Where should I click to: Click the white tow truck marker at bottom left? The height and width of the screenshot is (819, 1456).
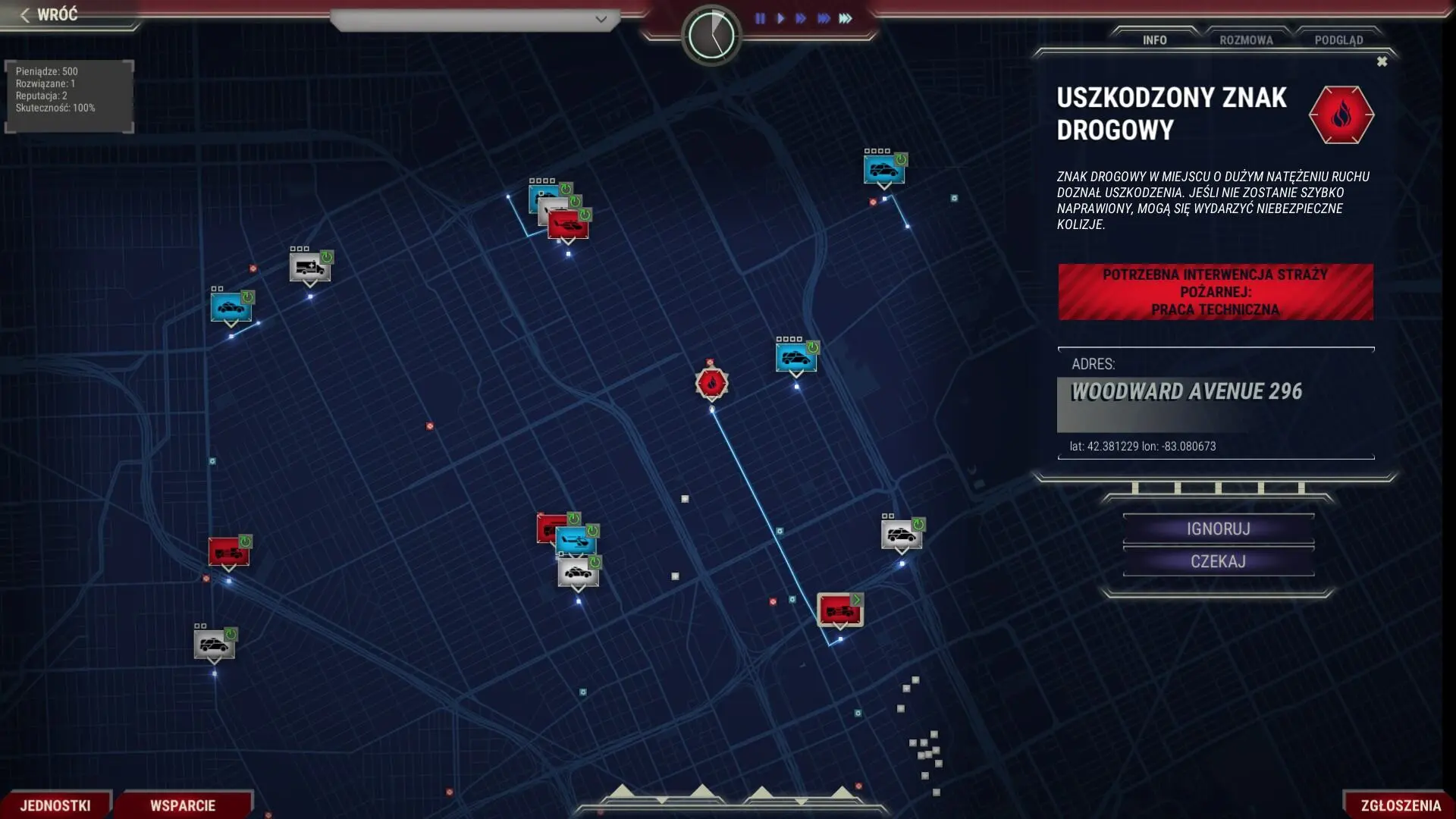click(x=215, y=644)
